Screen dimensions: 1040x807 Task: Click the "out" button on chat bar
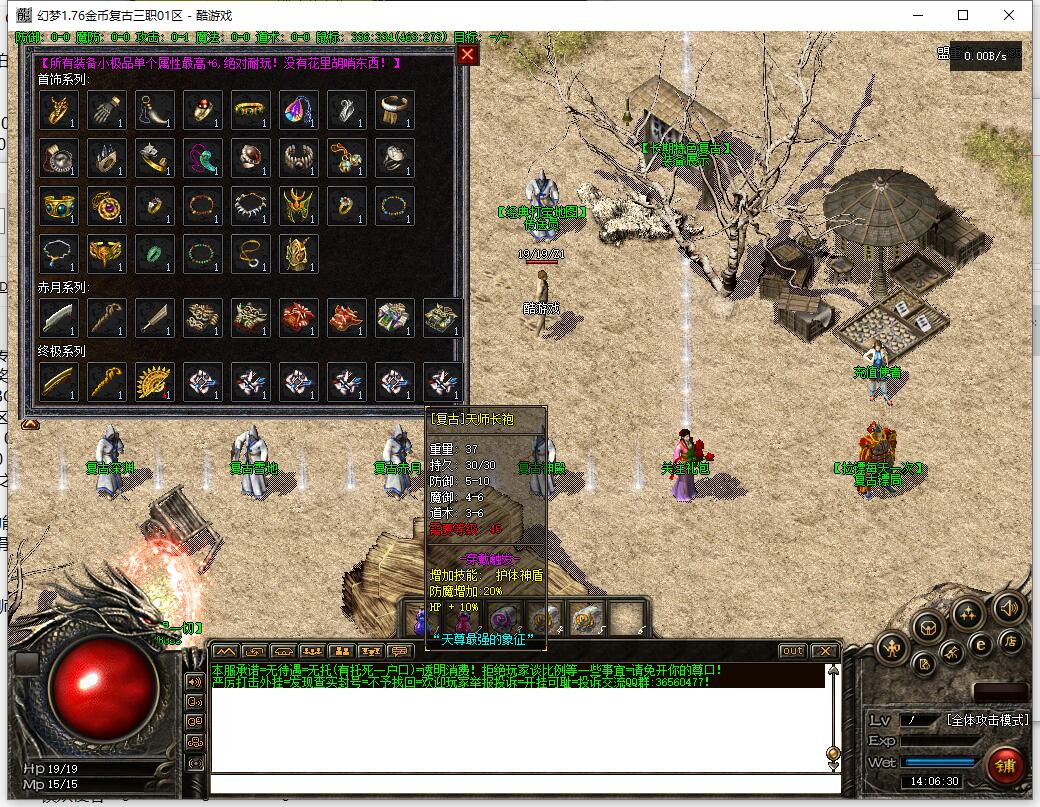point(792,651)
